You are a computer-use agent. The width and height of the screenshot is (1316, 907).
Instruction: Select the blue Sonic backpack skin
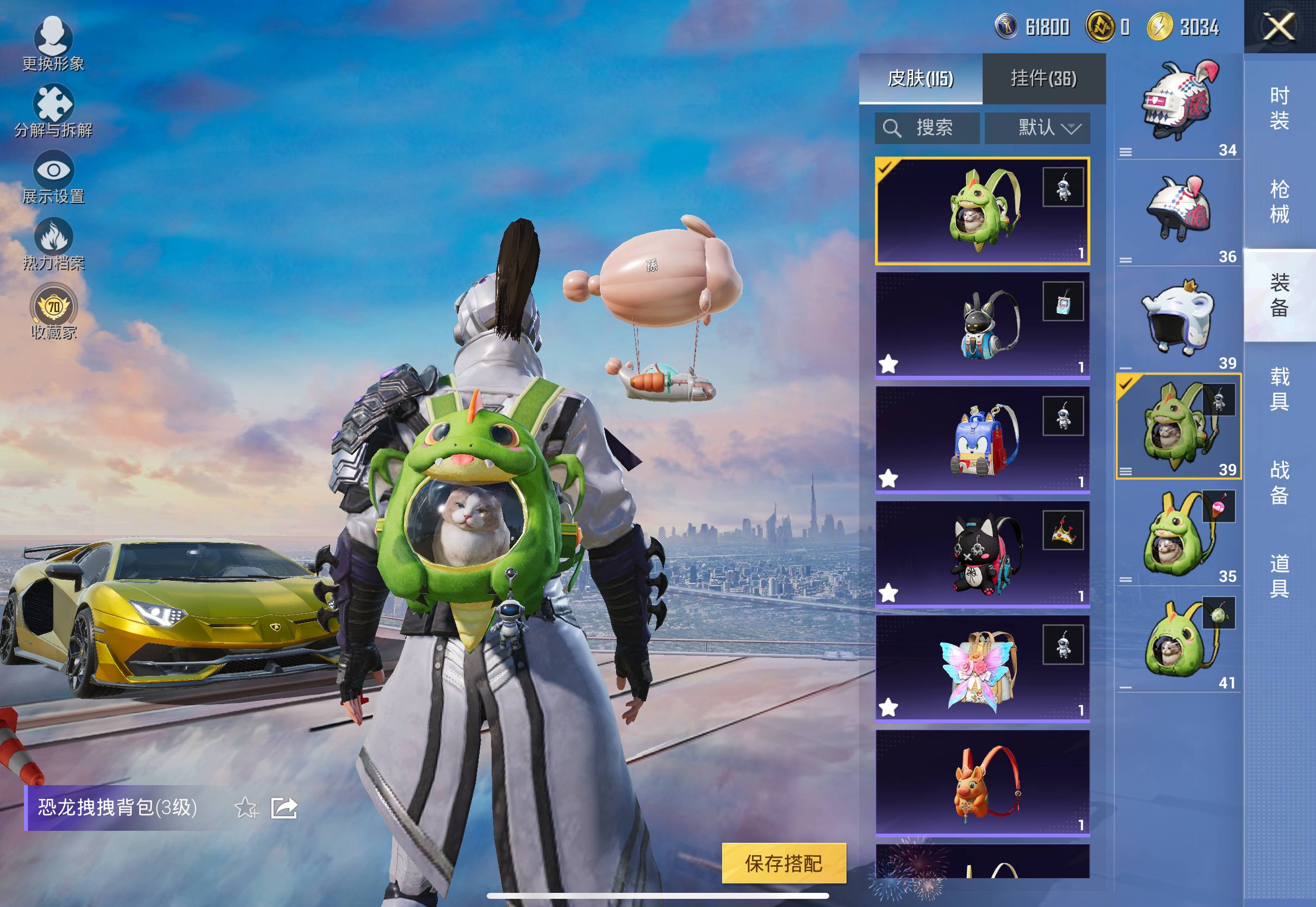982,439
